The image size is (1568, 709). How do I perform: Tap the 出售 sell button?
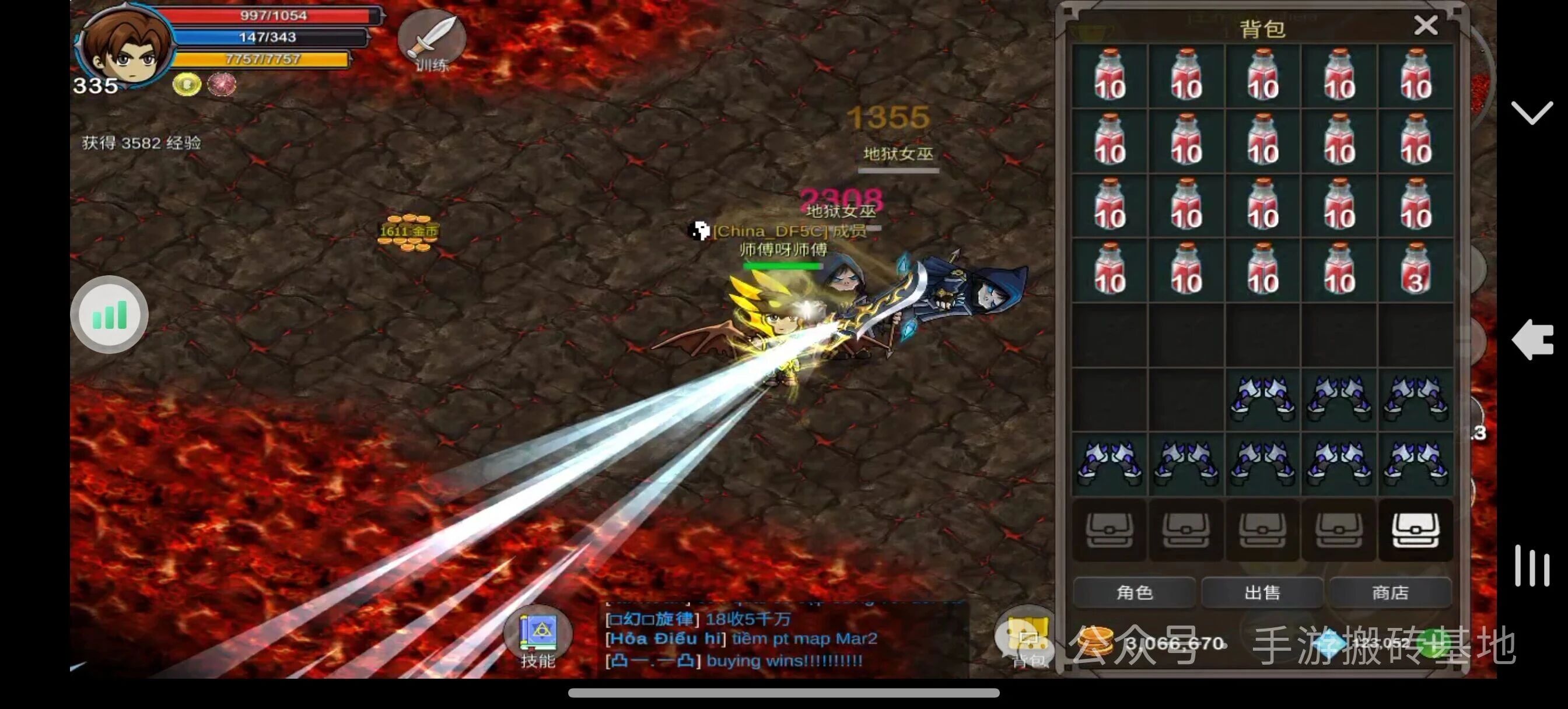coord(1262,592)
